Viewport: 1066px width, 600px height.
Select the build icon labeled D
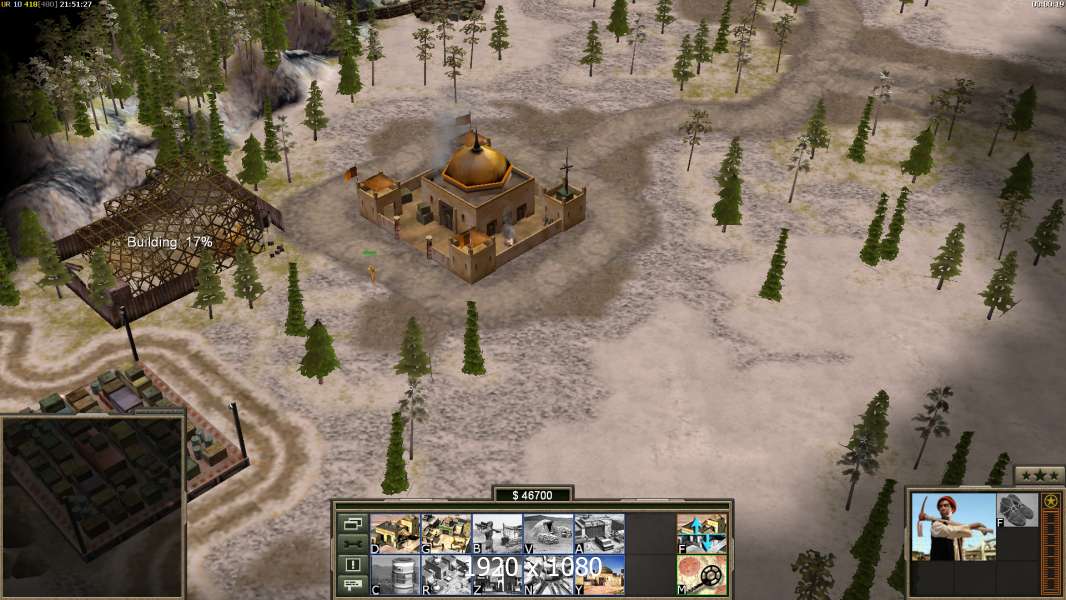(395, 533)
